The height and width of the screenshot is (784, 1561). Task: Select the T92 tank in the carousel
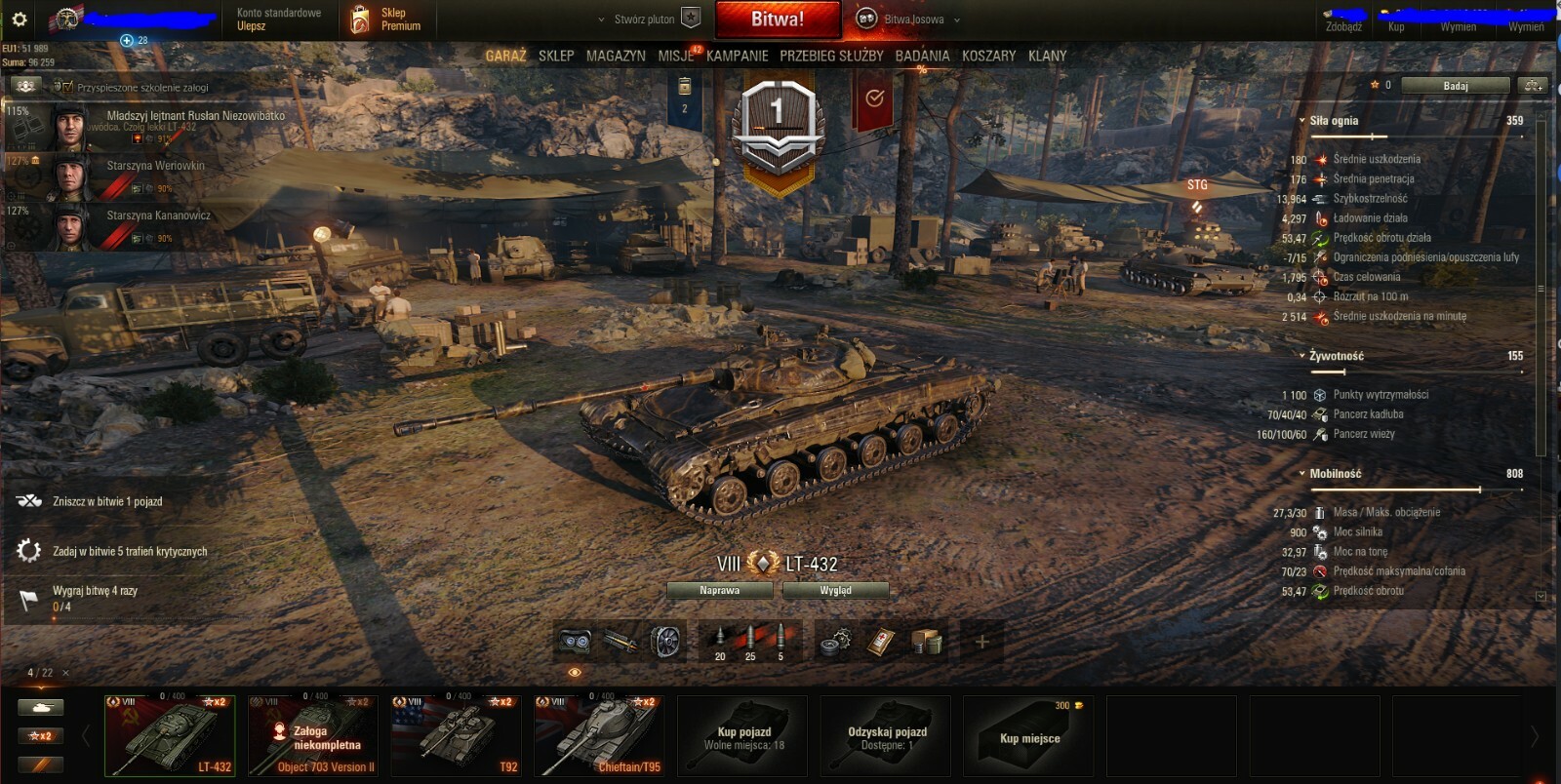pyautogui.click(x=456, y=735)
